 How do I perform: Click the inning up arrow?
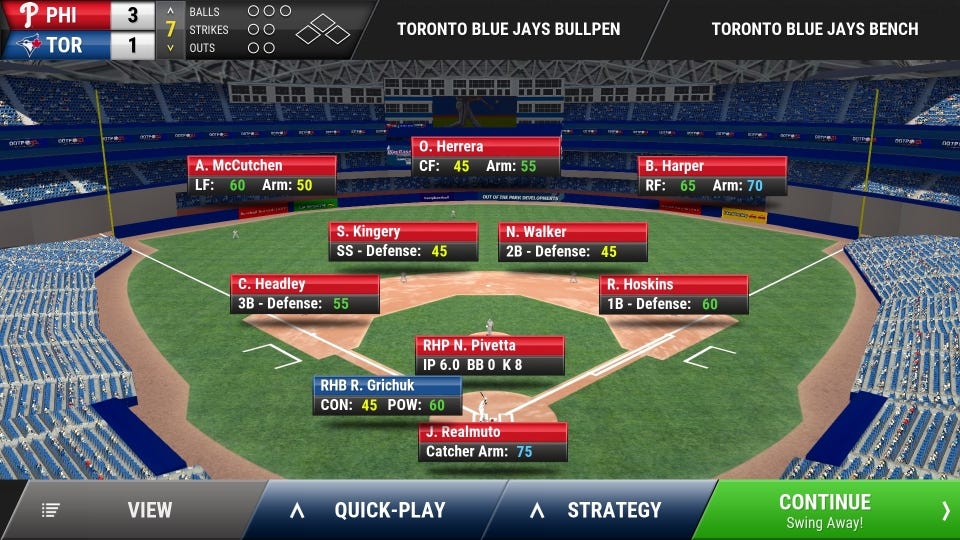[x=170, y=12]
